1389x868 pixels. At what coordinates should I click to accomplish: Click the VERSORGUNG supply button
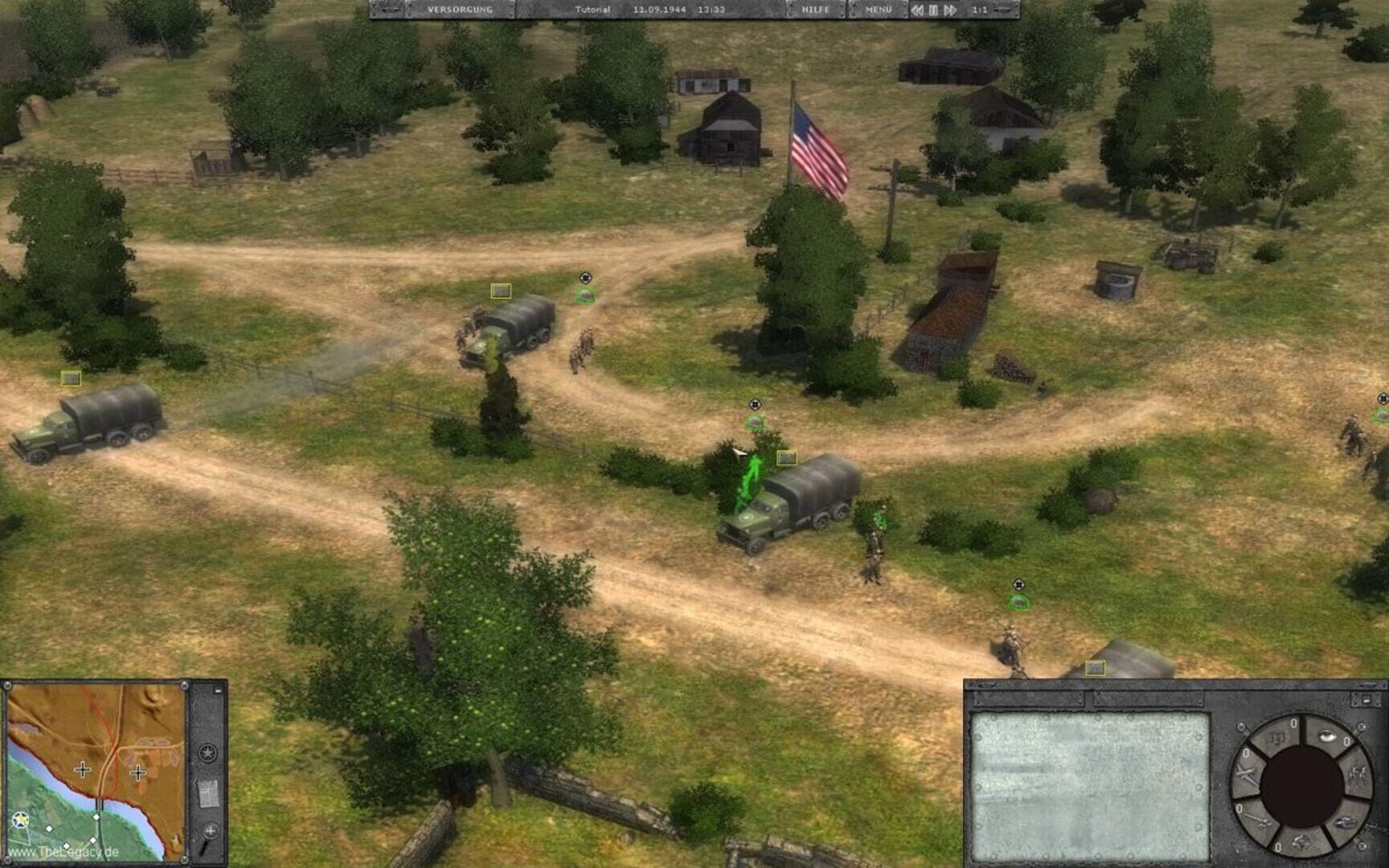coord(459,10)
